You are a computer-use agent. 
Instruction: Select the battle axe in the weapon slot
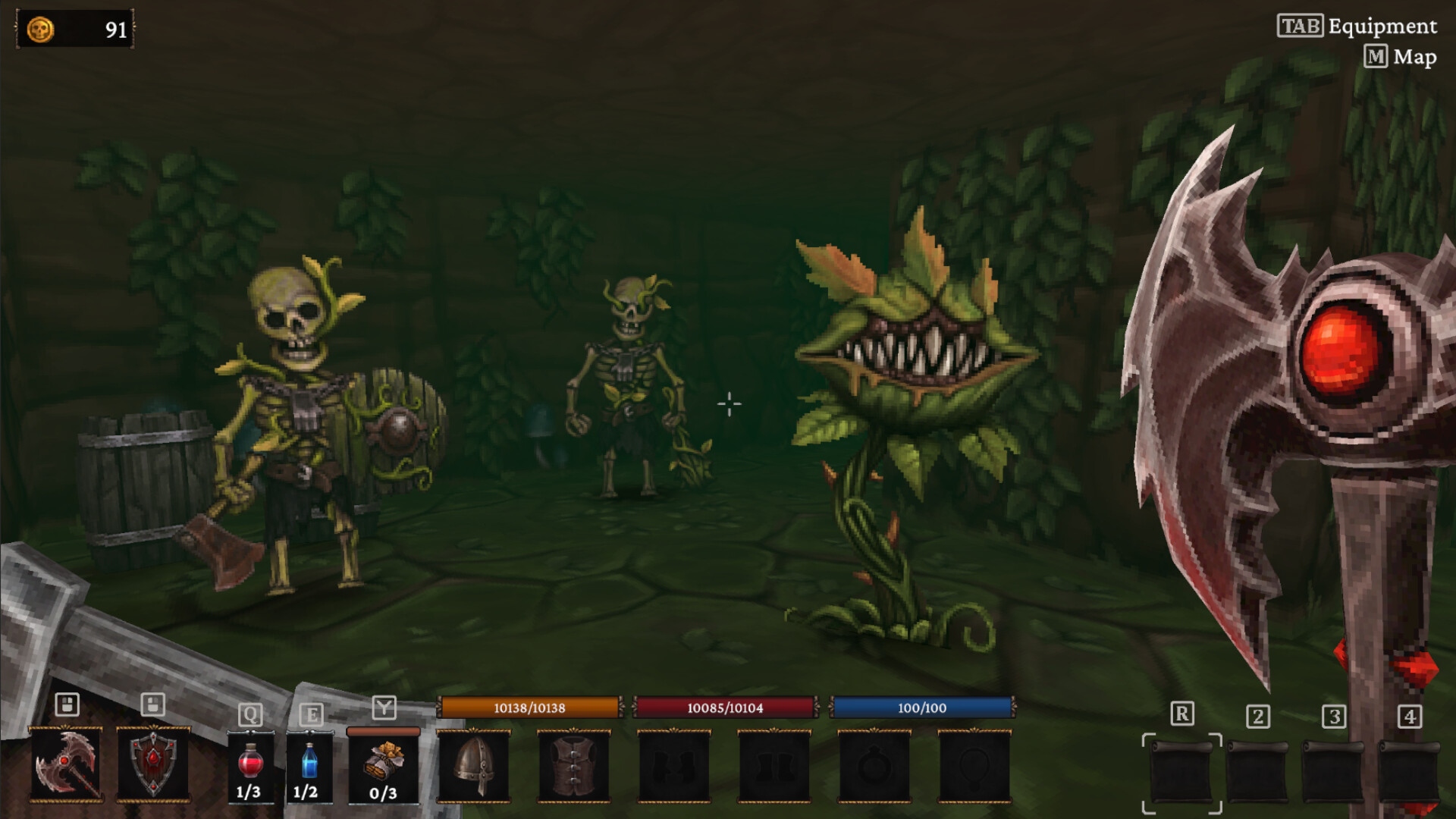pos(64,766)
